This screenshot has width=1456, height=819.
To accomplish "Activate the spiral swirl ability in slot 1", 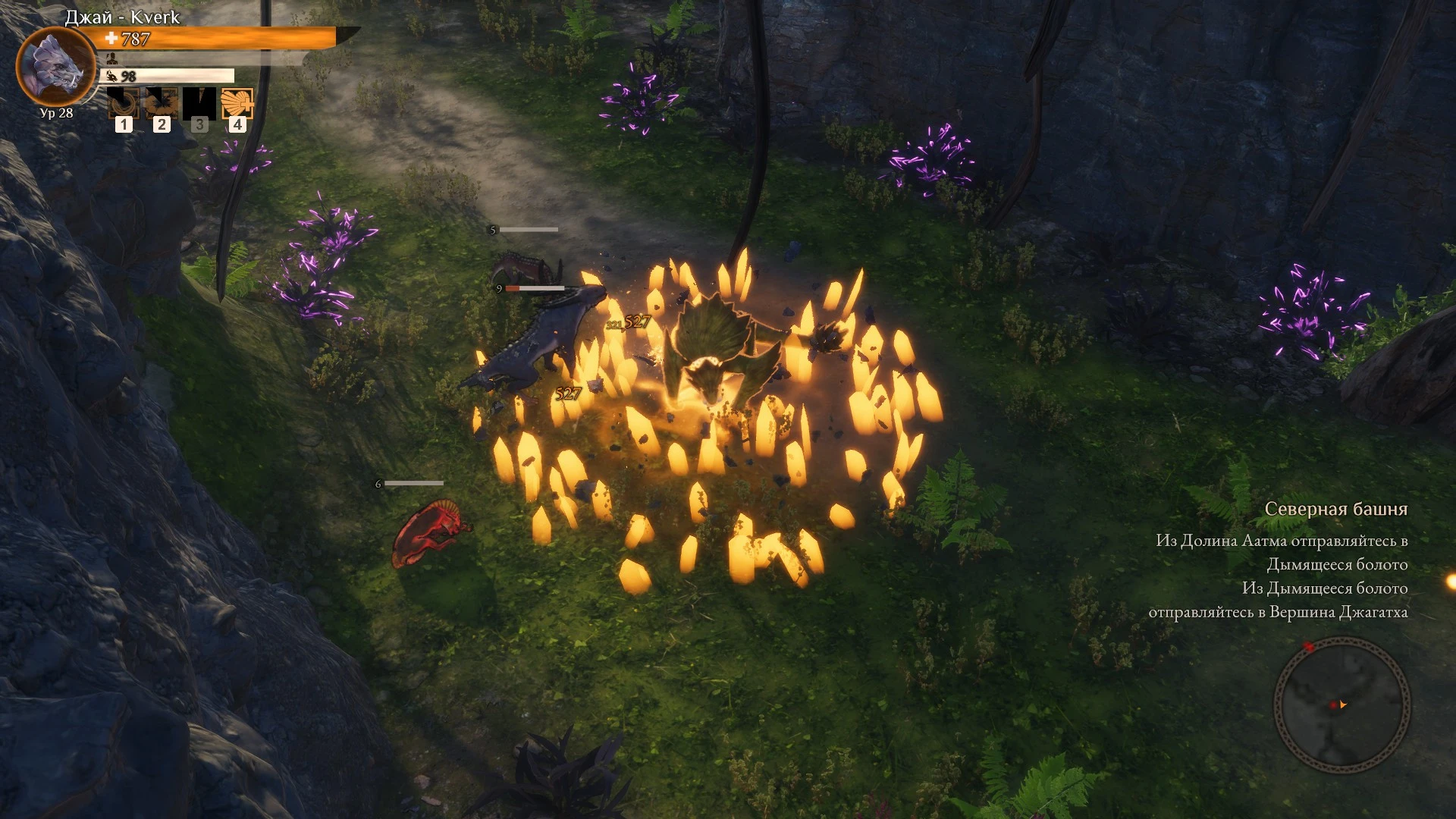I will (124, 104).
